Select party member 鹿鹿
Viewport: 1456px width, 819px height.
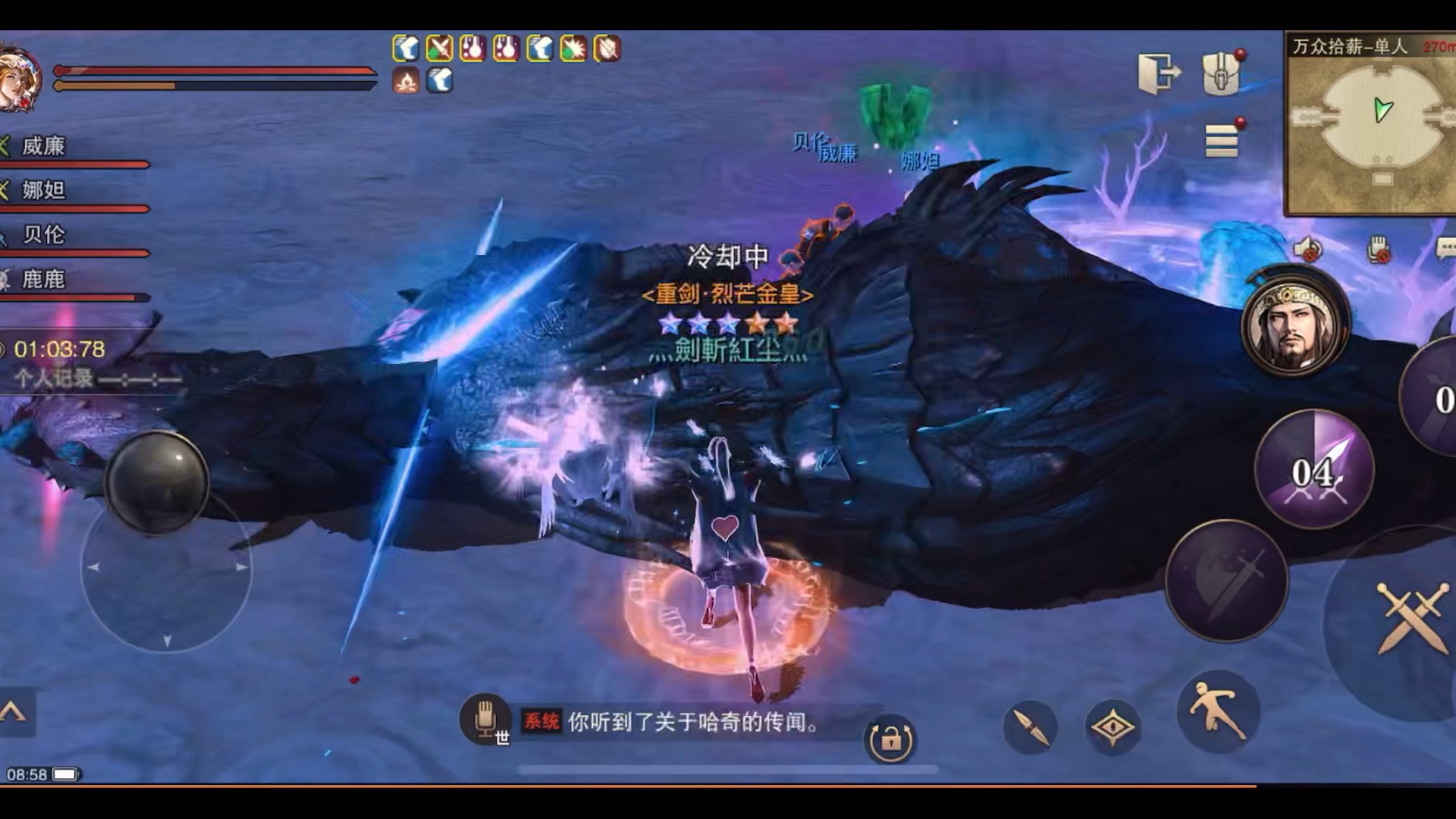[44, 280]
